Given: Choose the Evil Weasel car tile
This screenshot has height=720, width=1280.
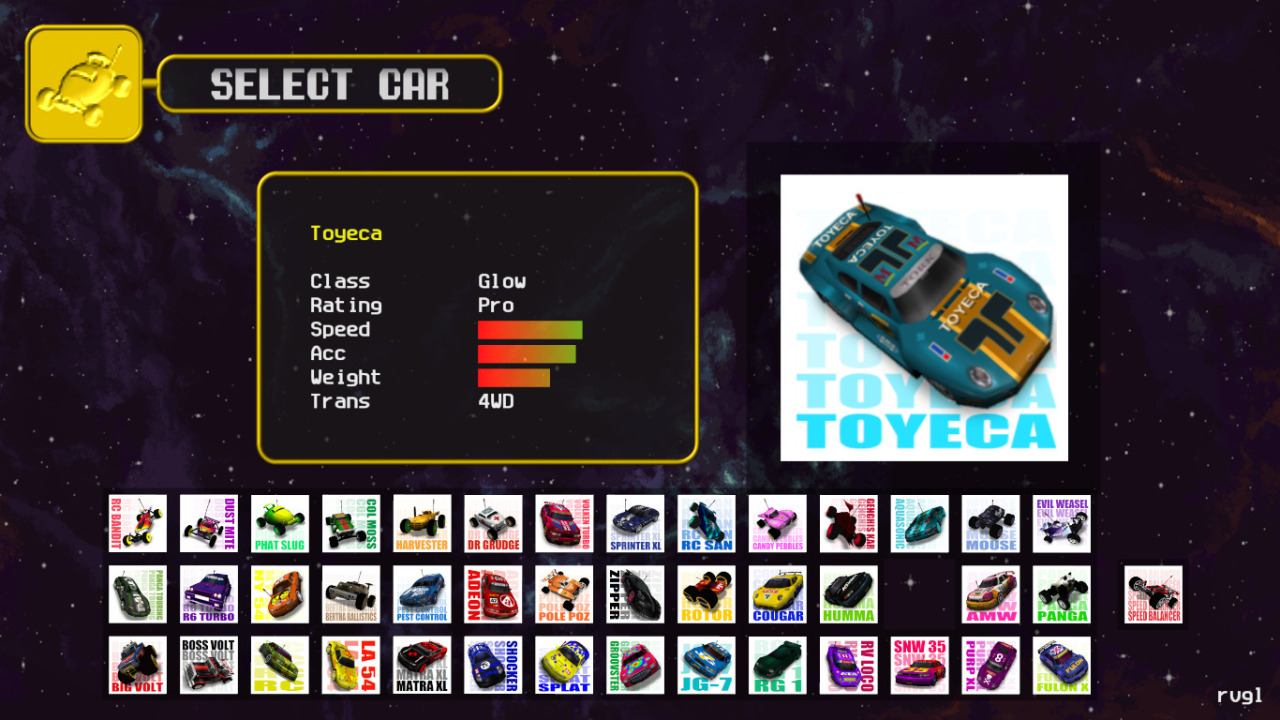Looking at the screenshot, I should click(1061, 523).
